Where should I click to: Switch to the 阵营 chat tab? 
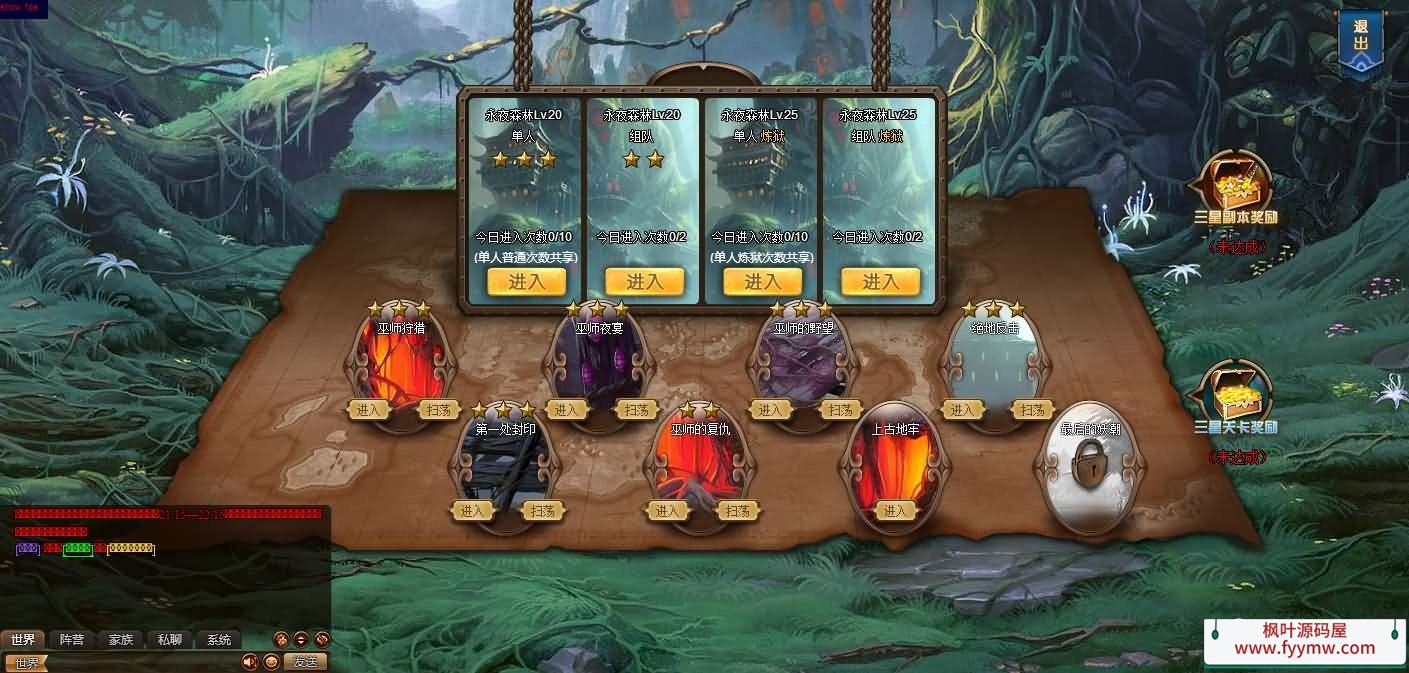72,640
